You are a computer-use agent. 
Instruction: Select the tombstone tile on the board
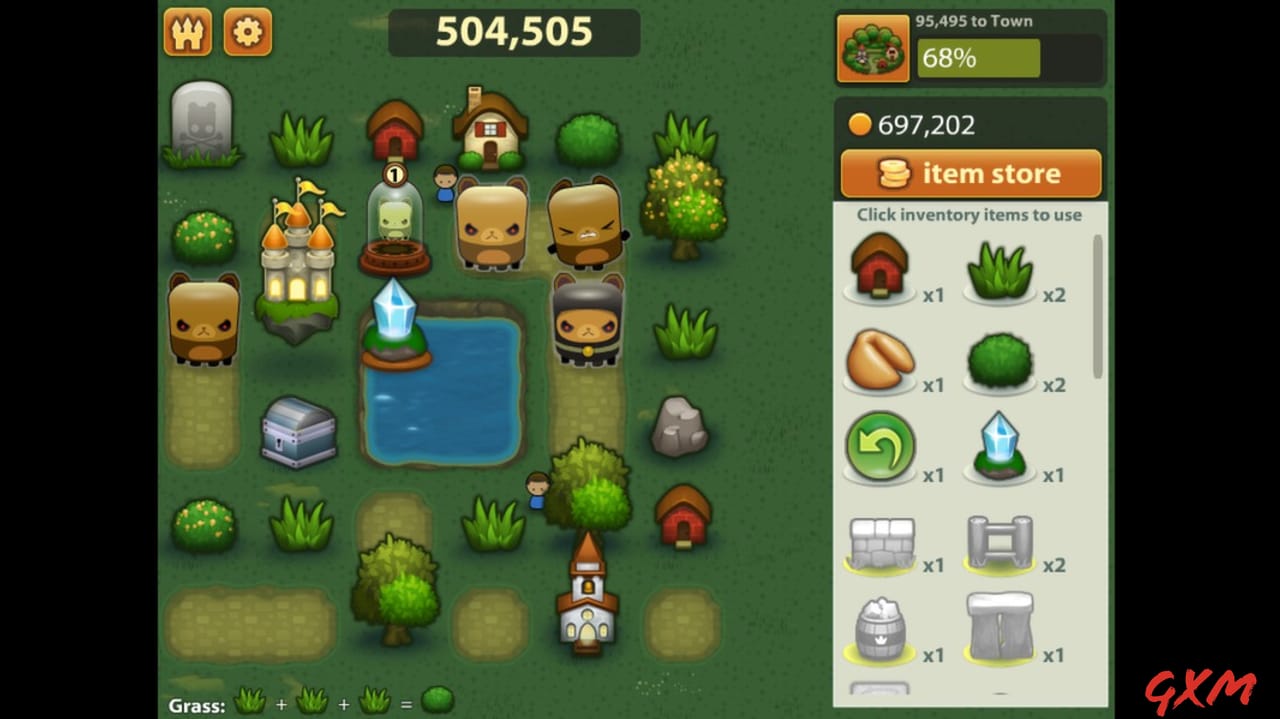pyautogui.click(x=201, y=124)
